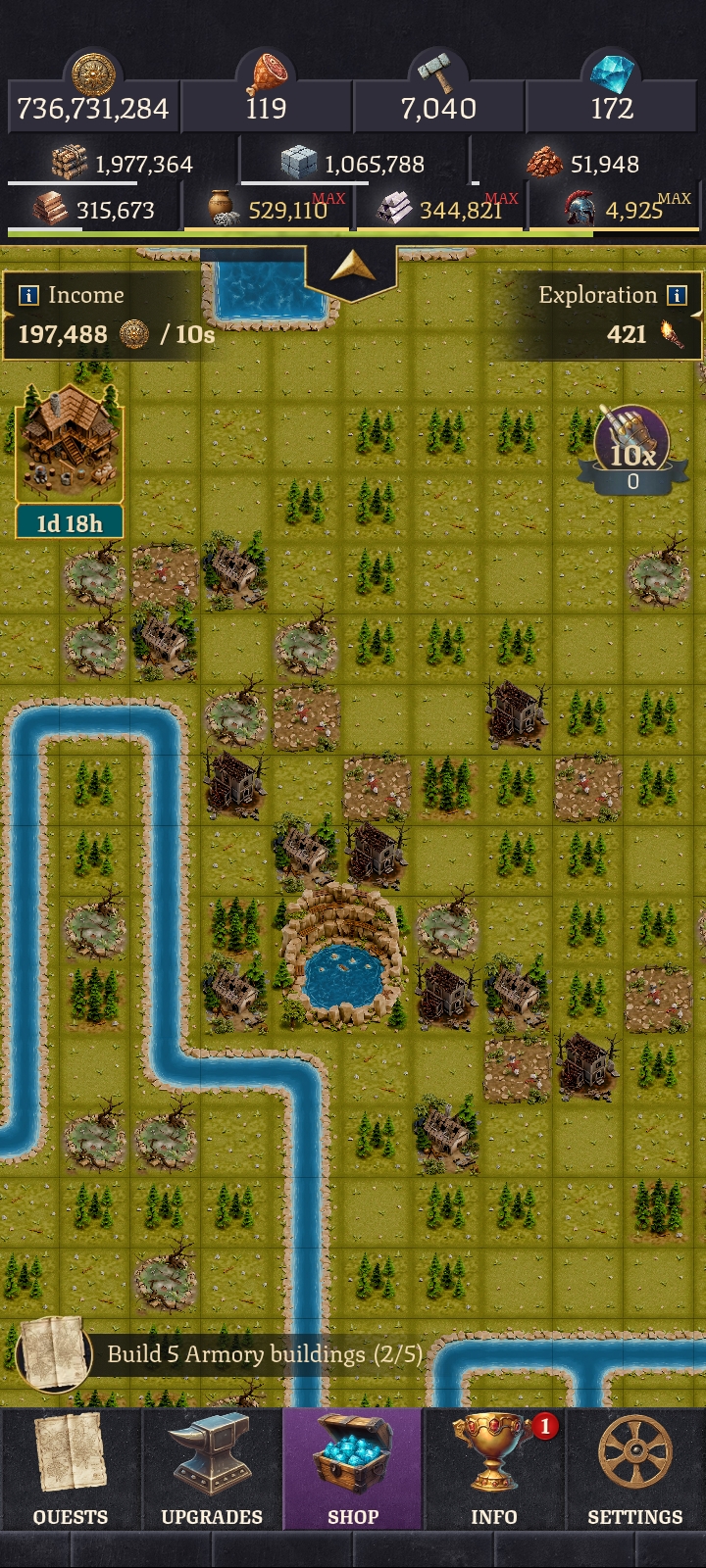Tap the blue gems counter

[612, 98]
